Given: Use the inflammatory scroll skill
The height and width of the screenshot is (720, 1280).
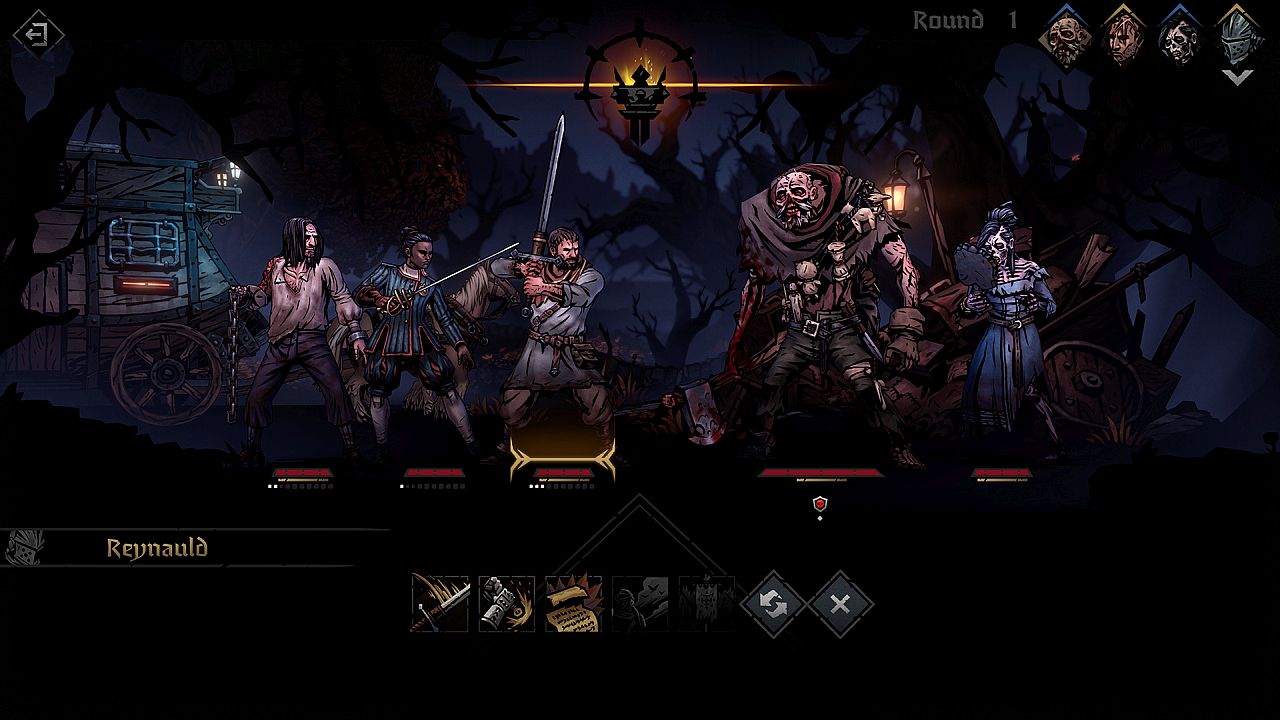Looking at the screenshot, I should [570, 603].
